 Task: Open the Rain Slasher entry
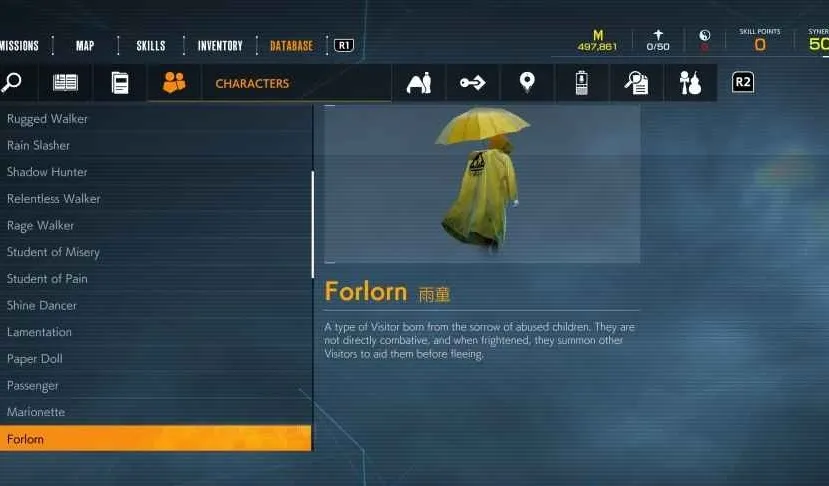(x=38, y=145)
